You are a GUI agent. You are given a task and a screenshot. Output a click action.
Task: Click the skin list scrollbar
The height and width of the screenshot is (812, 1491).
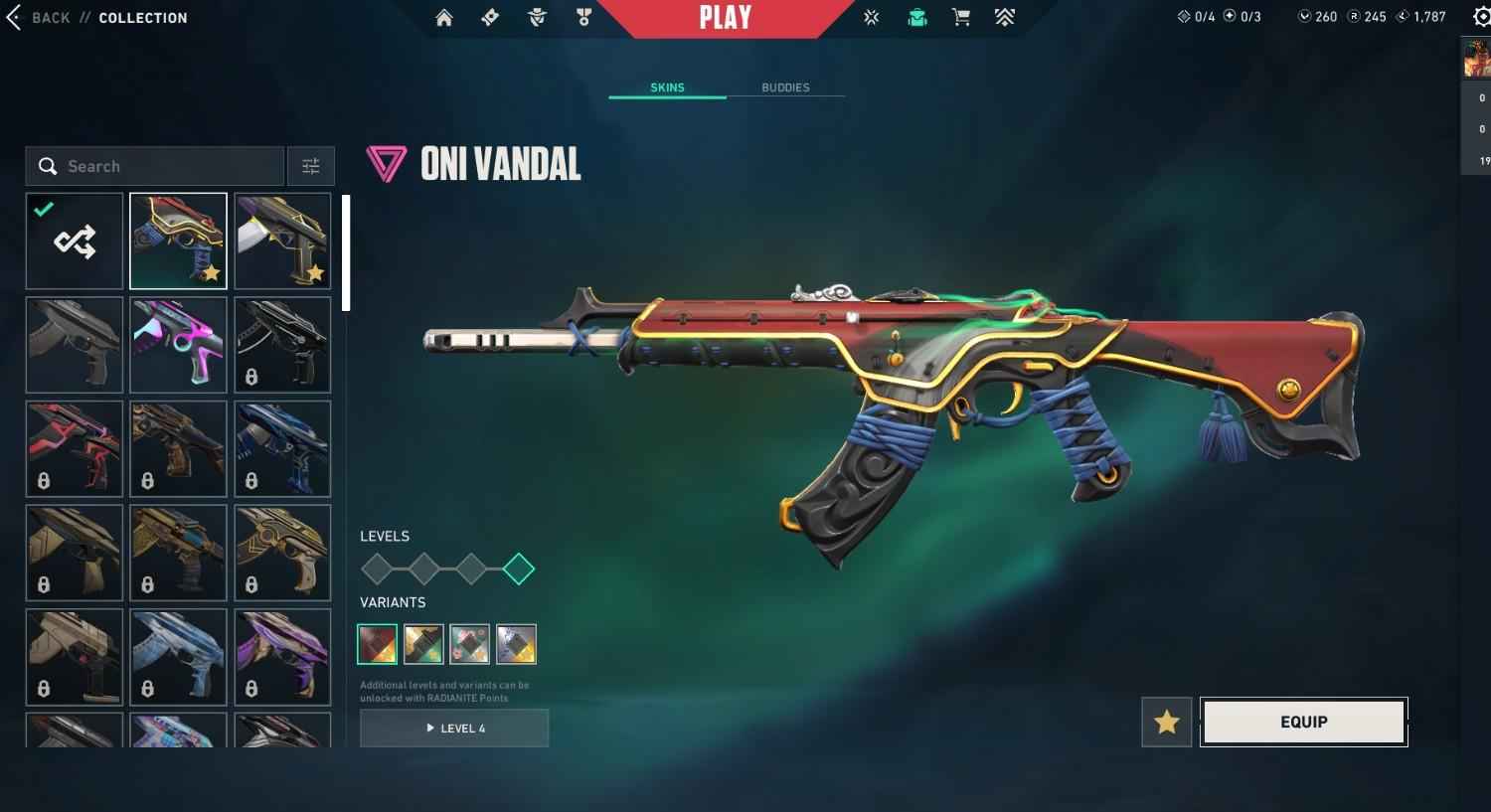(346, 253)
